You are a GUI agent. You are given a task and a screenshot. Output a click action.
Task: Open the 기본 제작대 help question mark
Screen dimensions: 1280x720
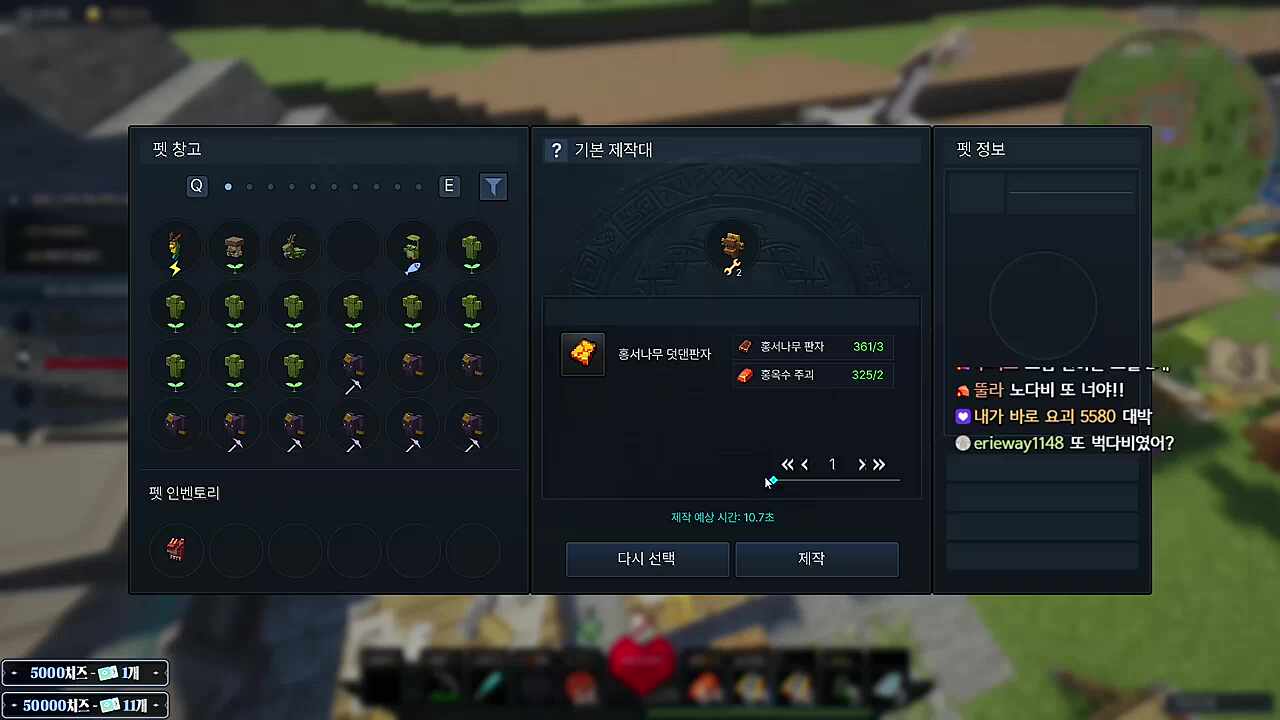tap(557, 150)
